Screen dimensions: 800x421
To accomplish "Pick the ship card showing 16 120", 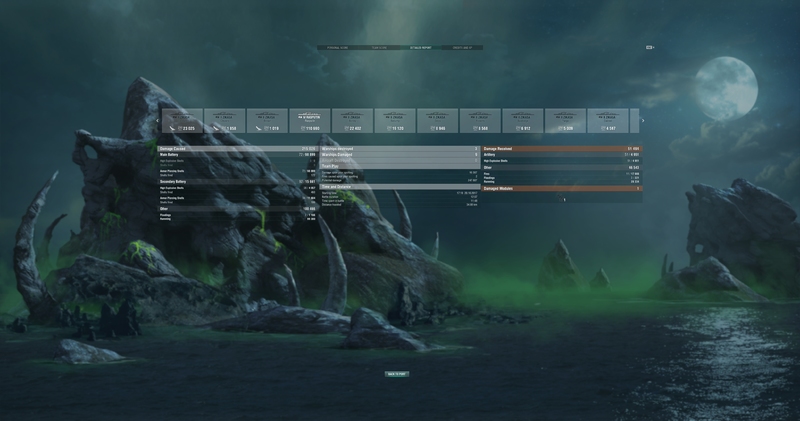I will [x=395, y=121].
